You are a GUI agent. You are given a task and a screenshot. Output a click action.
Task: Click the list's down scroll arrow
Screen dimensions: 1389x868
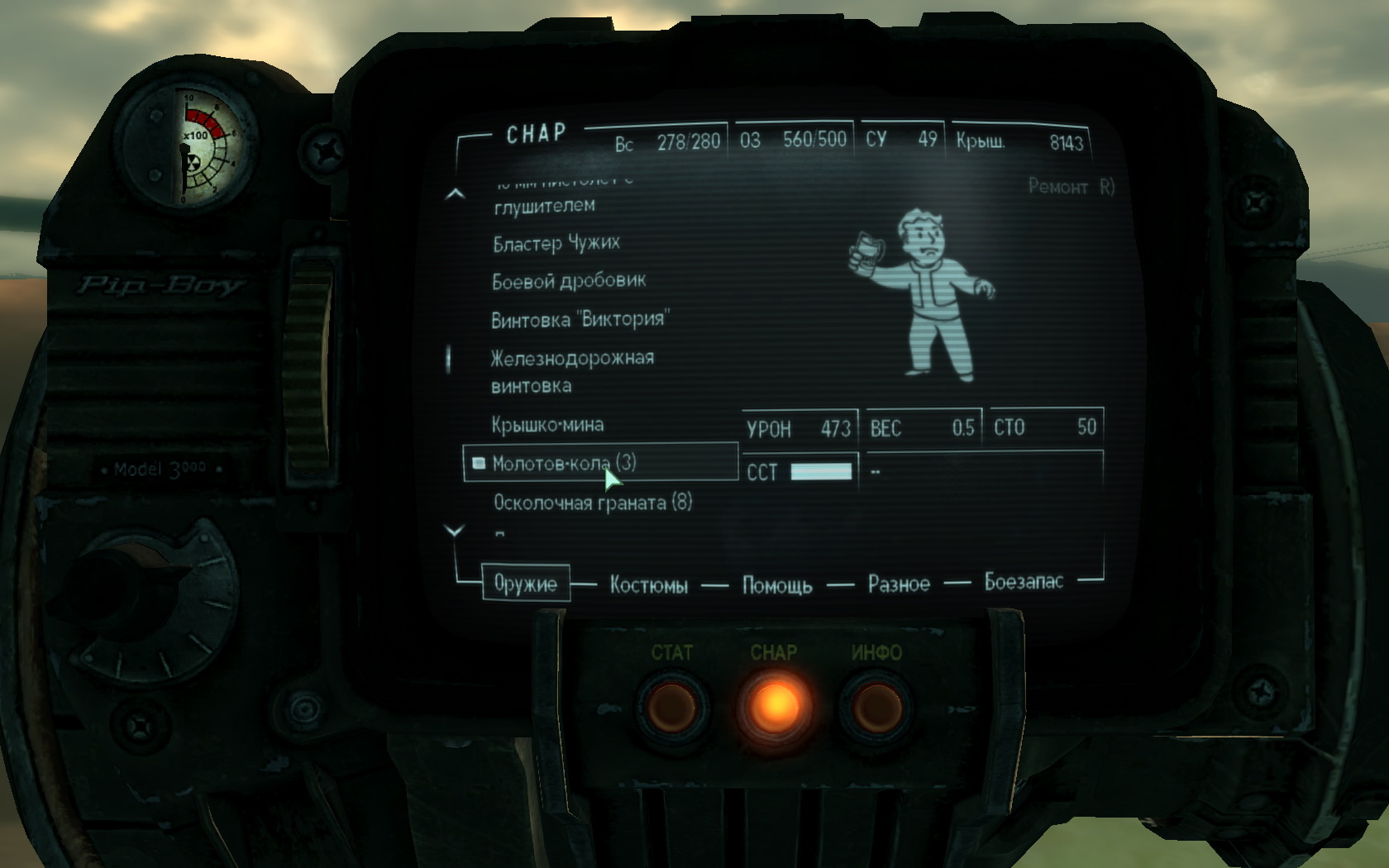pos(455,531)
